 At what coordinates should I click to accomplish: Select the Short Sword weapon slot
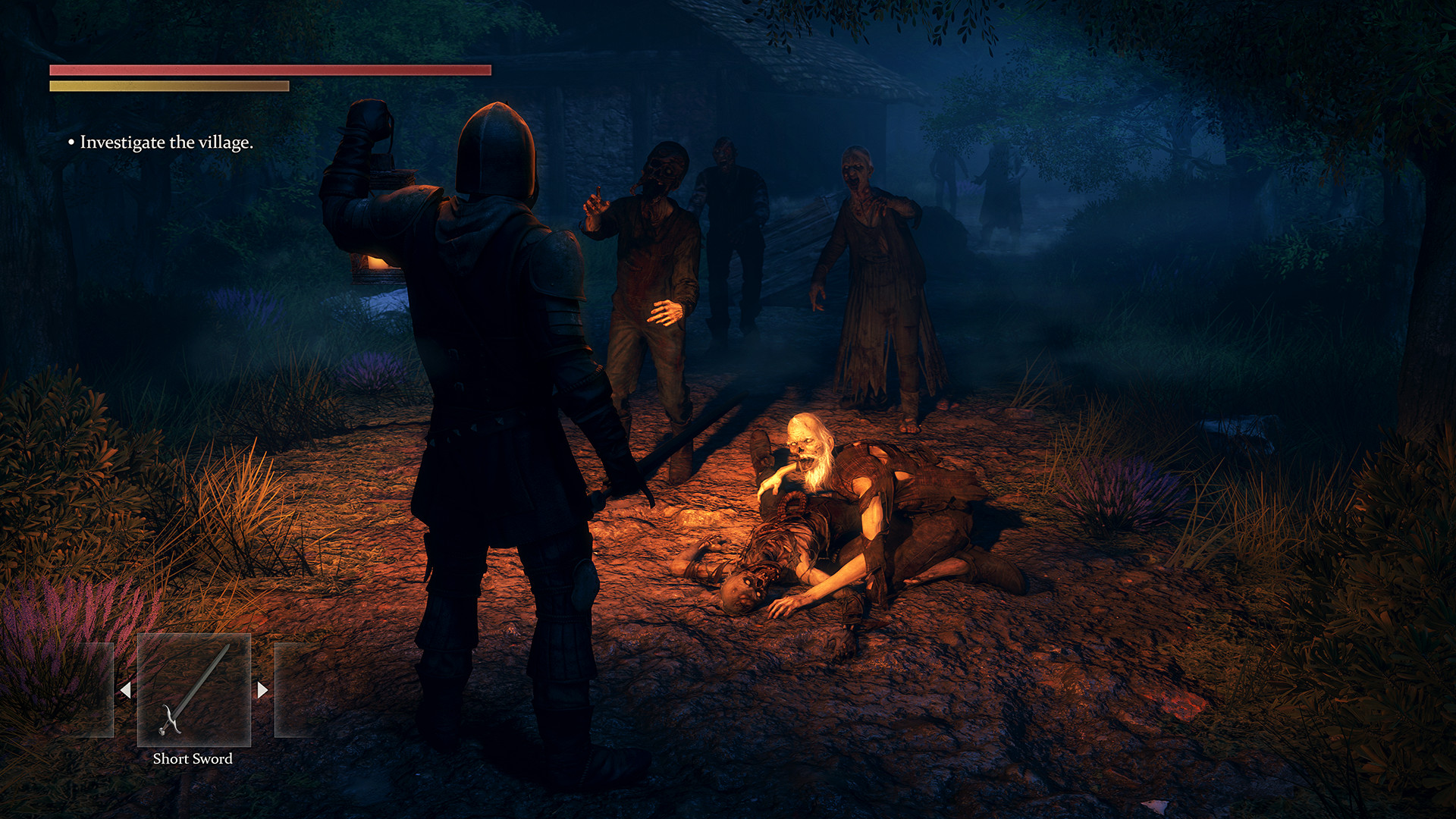[x=193, y=690]
